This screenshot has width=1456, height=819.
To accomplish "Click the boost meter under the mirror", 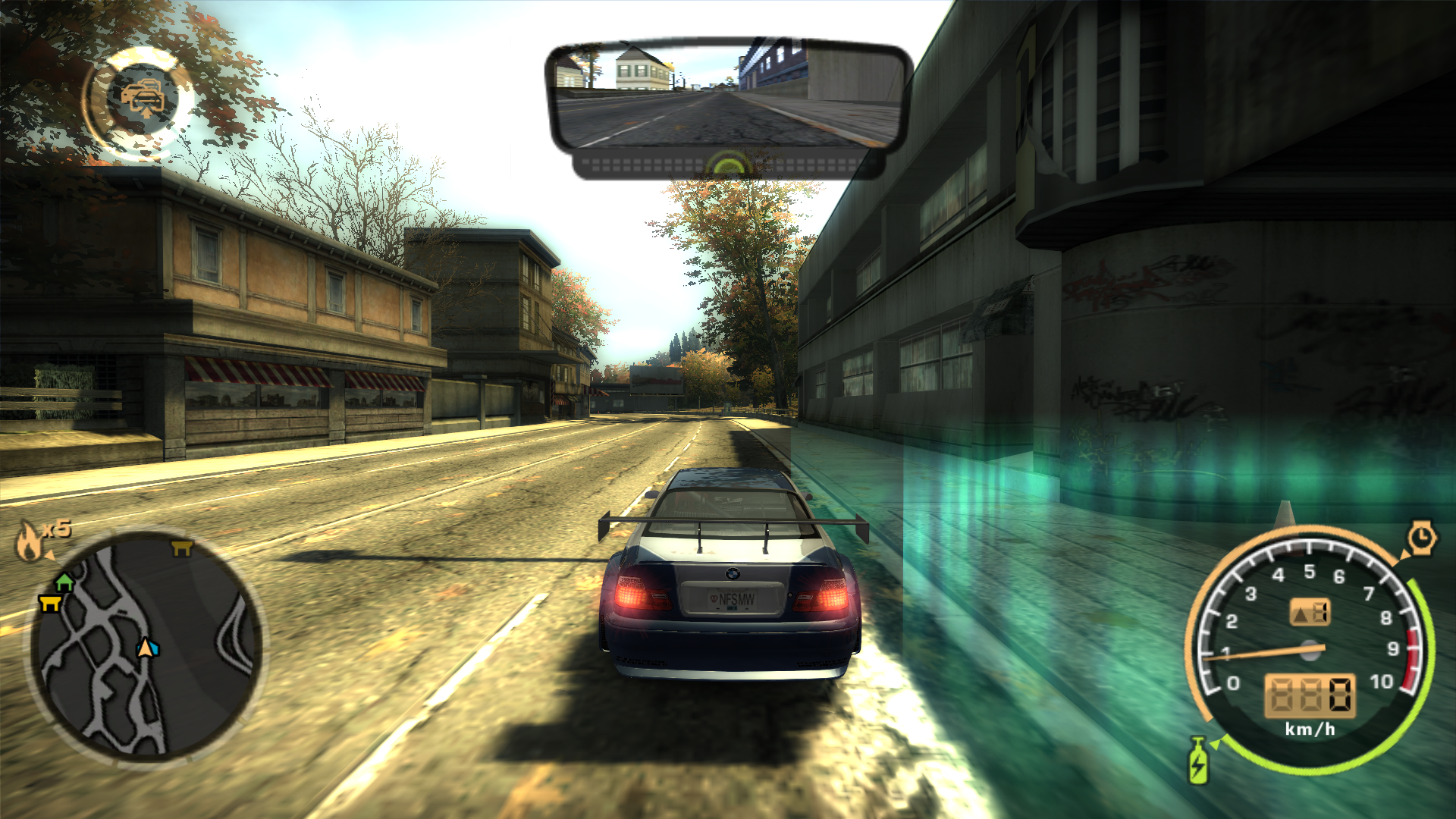I will (728, 162).
